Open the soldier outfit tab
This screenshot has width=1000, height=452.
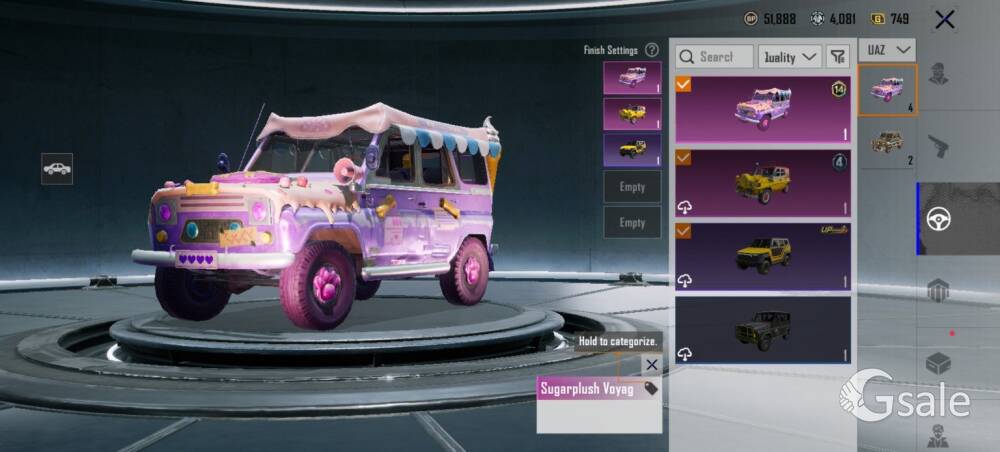[x=939, y=74]
